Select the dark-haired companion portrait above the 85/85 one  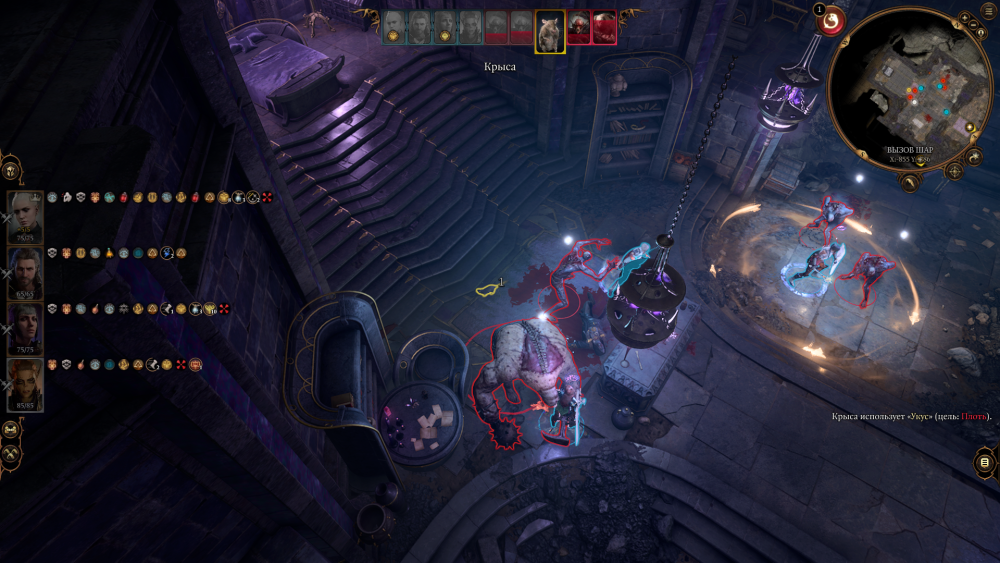[25, 327]
